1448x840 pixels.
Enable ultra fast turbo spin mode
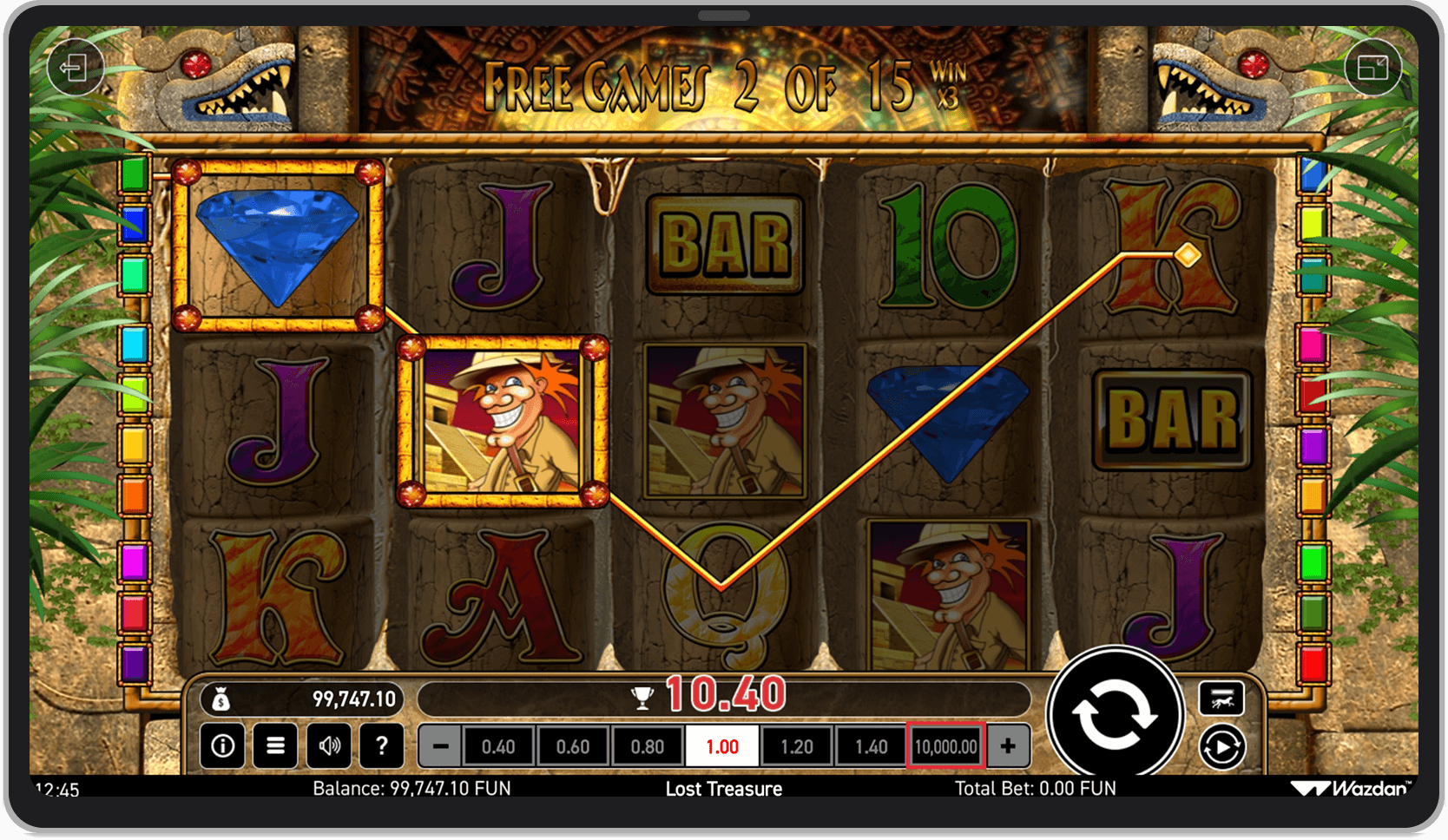point(1222,699)
